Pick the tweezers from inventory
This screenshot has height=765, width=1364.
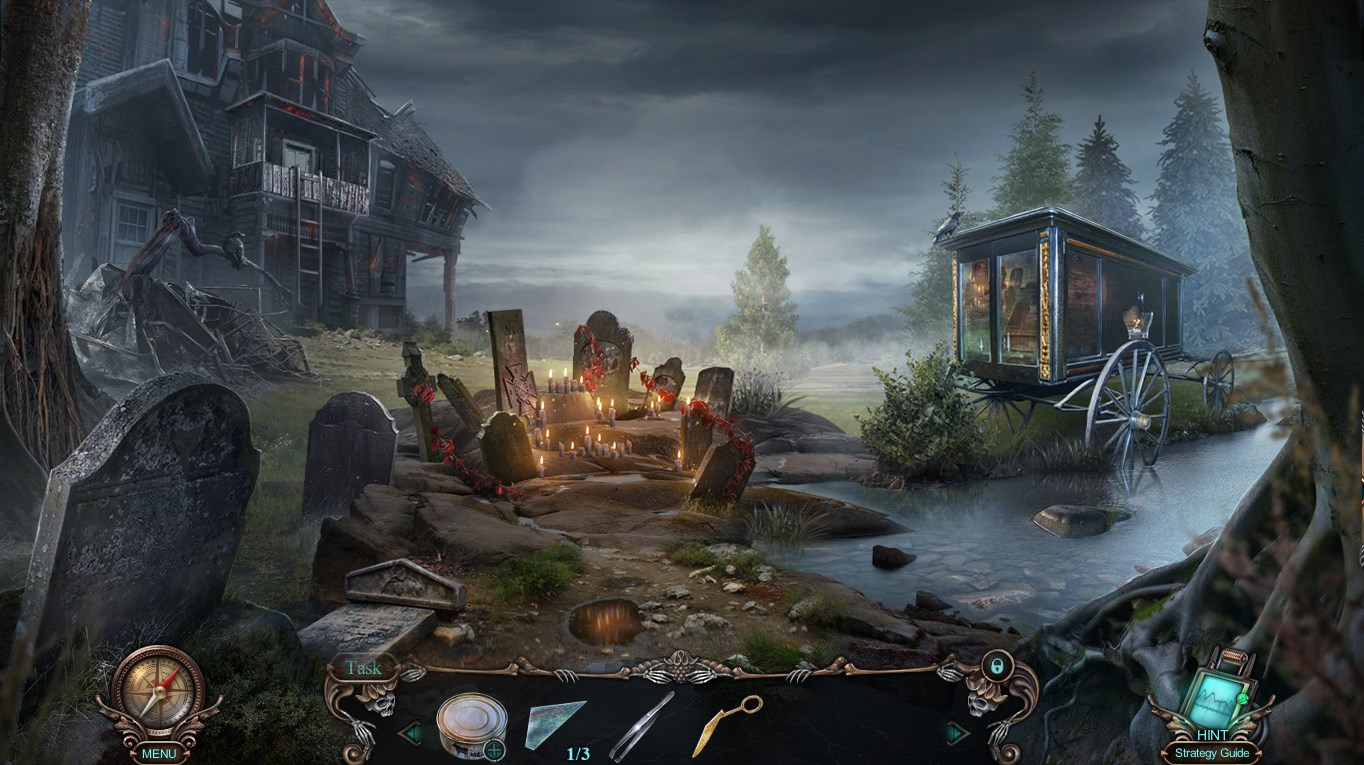641,727
